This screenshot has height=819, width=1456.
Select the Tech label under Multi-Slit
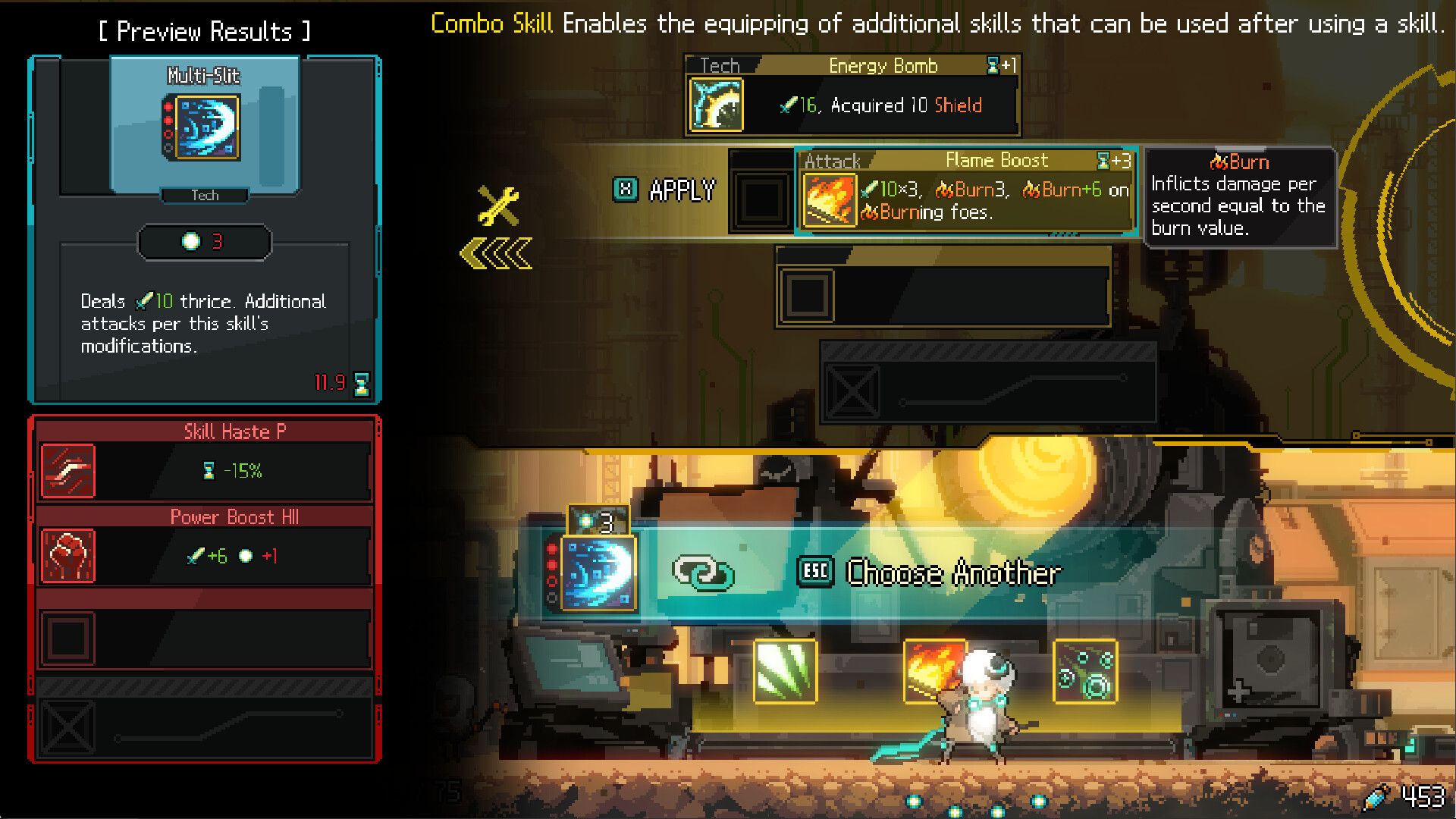click(x=203, y=196)
